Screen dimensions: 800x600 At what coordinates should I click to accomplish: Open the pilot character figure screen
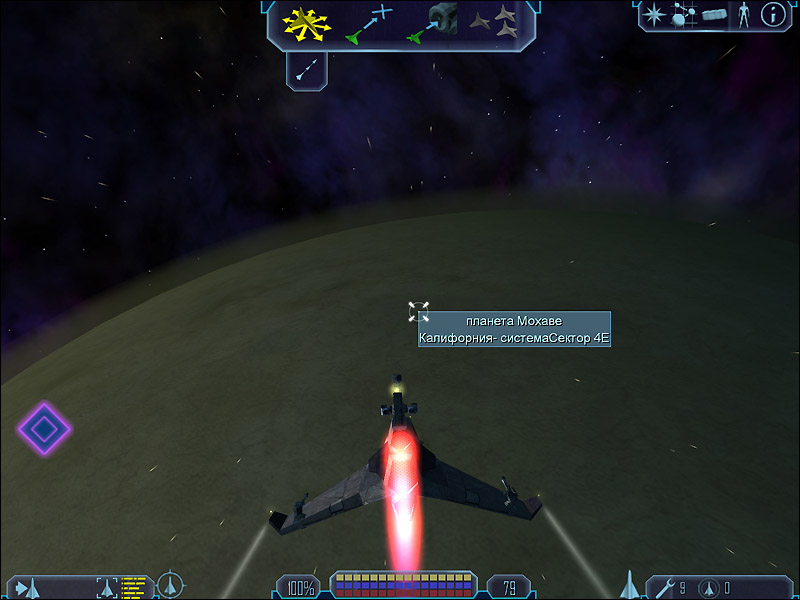click(743, 14)
